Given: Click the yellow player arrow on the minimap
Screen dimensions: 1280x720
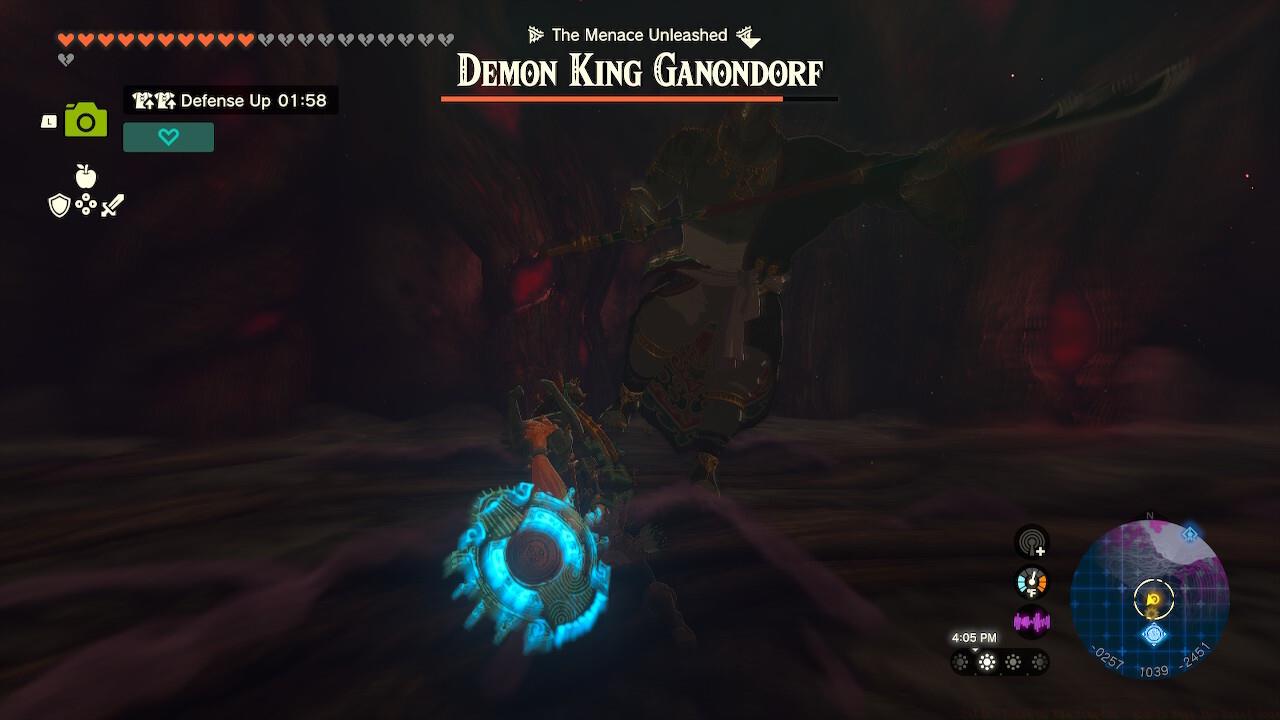Looking at the screenshot, I should pos(1152,596).
